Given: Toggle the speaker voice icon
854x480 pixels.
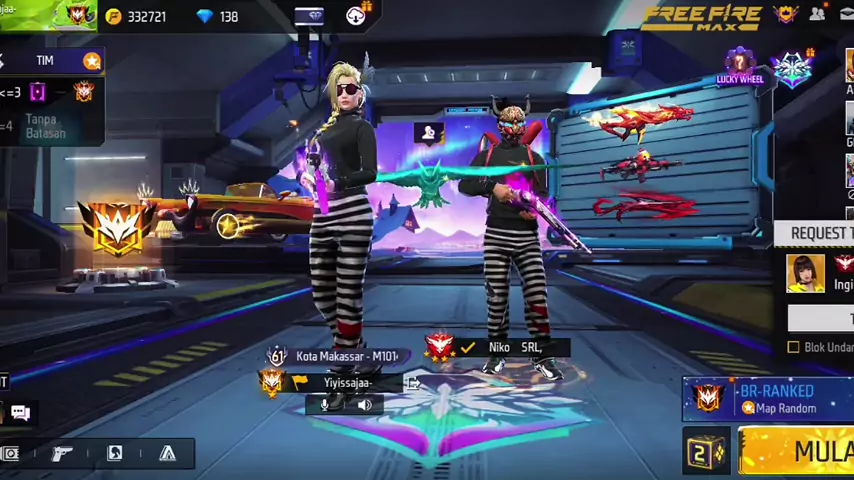Looking at the screenshot, I should (364, 405).
